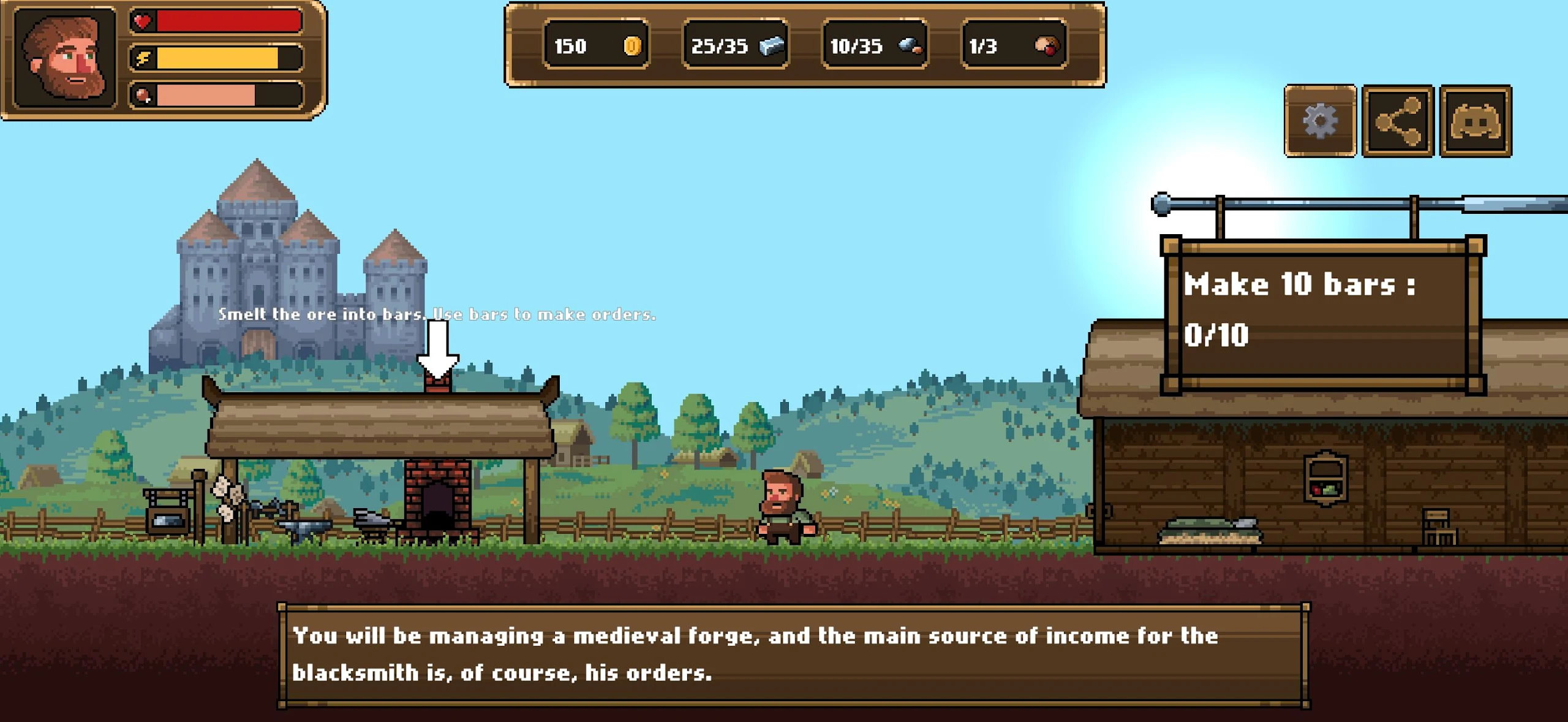The image size is (1568, 722).
Task: Tap the metal bars counter
Action: click(736, 45)
